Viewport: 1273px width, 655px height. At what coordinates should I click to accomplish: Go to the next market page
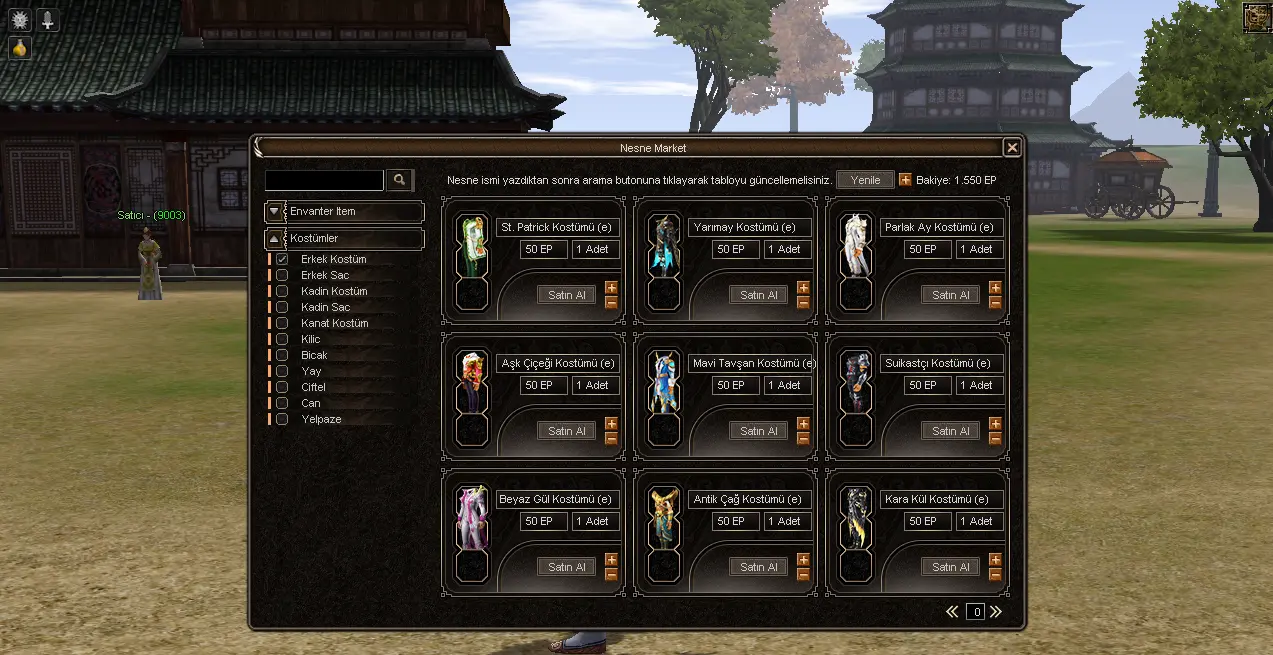pos(995,612)
